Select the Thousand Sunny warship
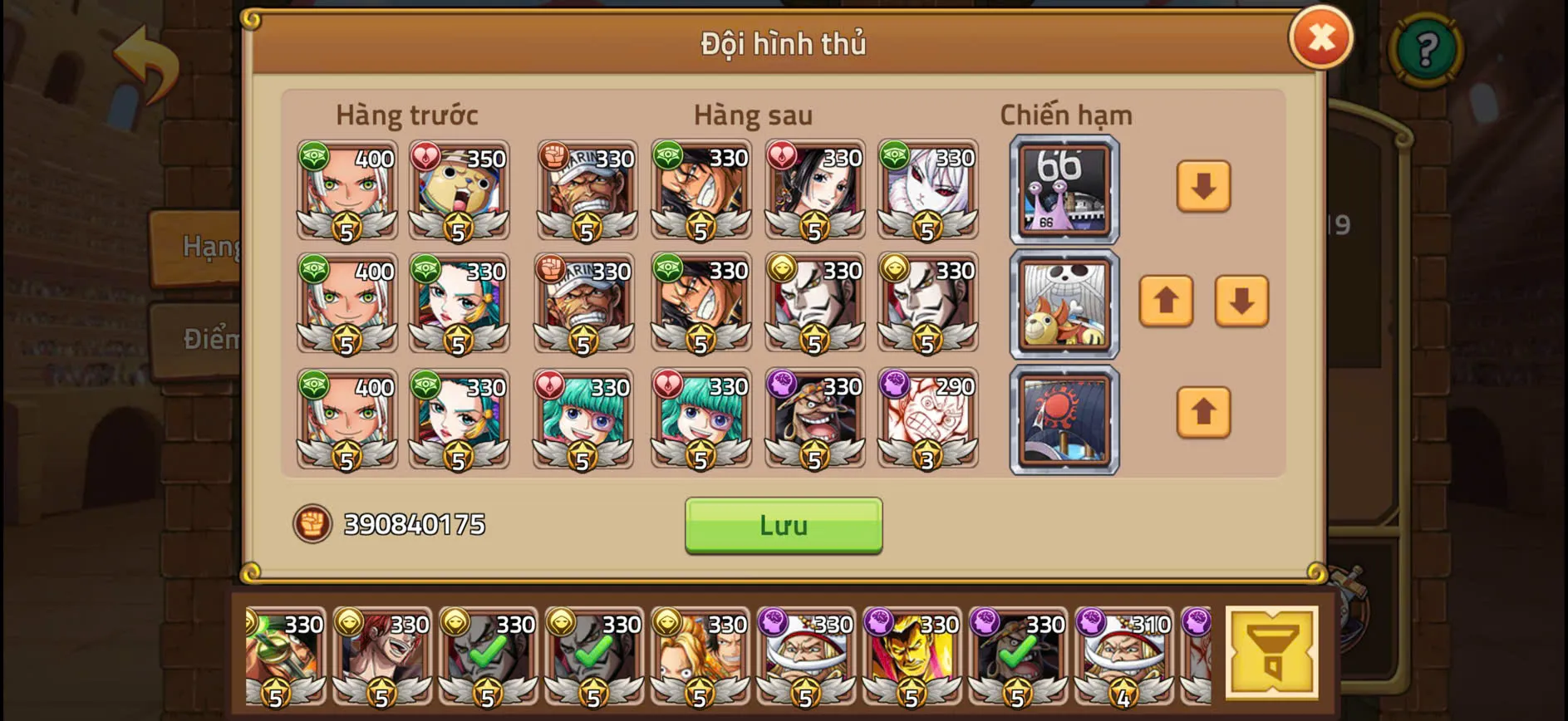 pos(1064,305)
